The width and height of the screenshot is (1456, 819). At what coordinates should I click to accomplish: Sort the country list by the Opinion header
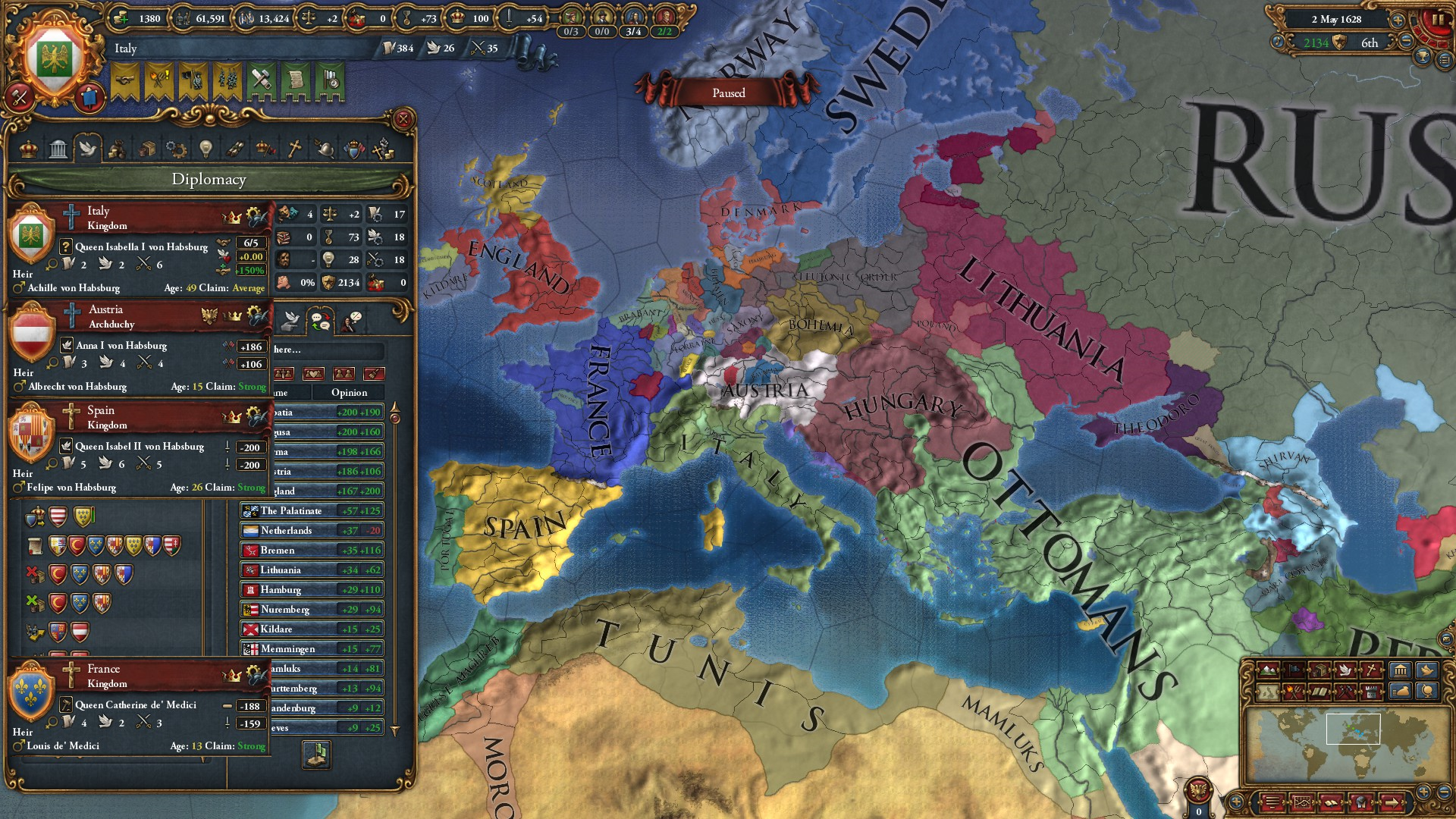click(350, 393)
